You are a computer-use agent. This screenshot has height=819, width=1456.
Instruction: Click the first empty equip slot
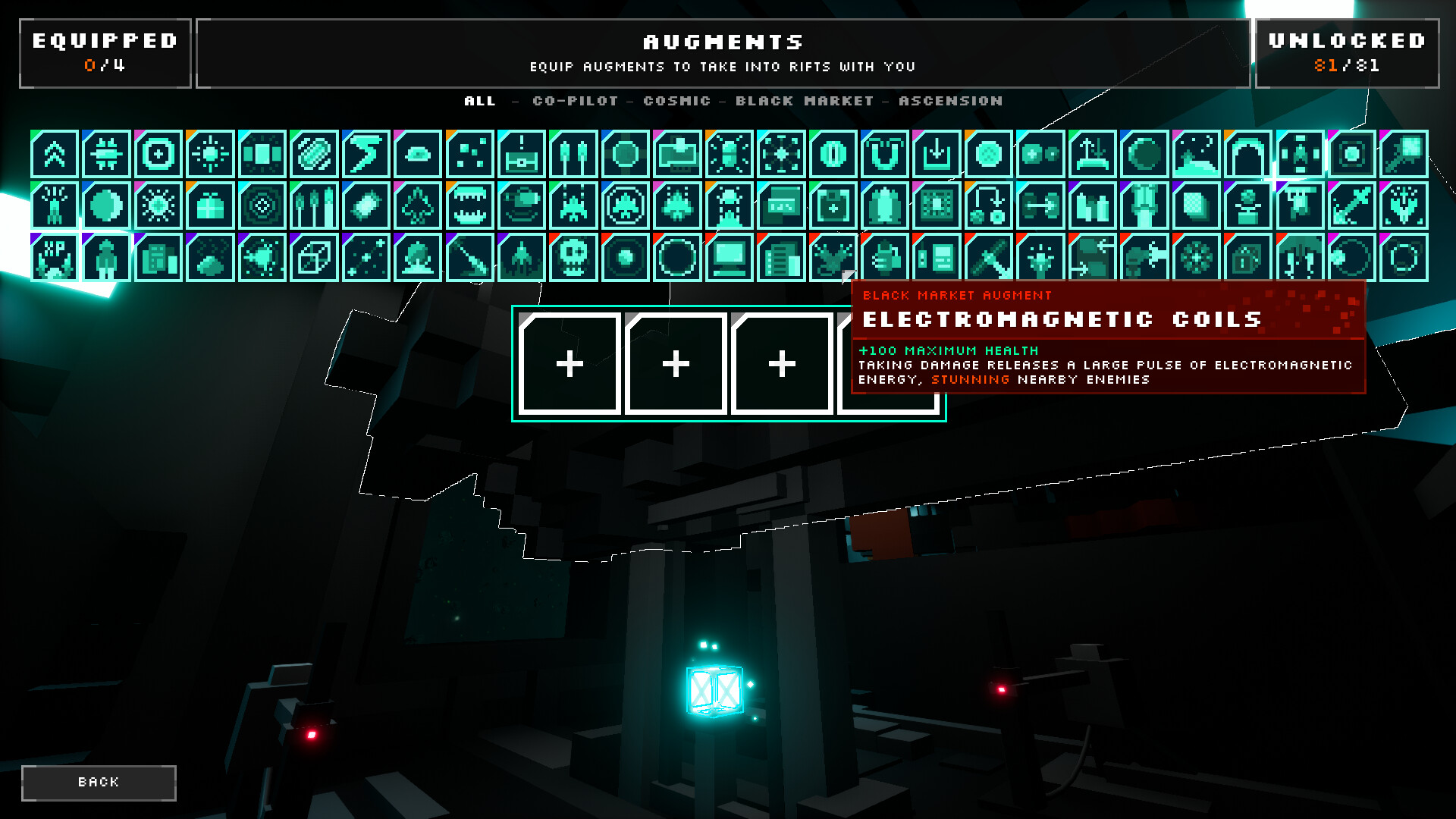[569, 365]
